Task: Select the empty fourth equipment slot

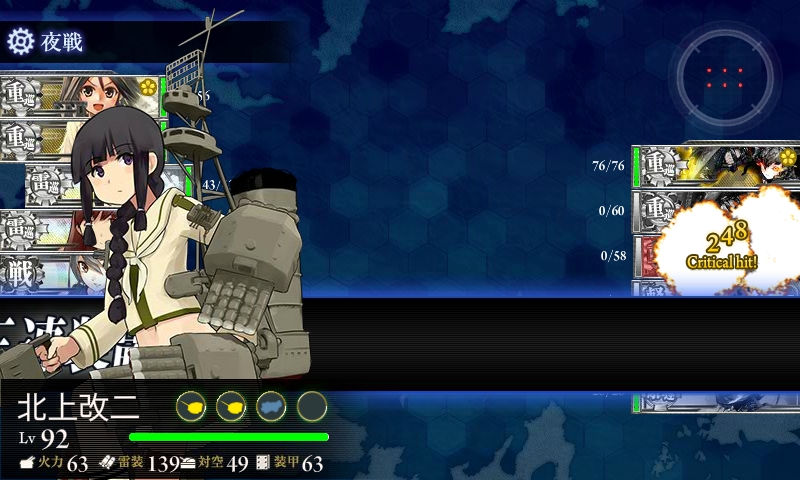Action: pos(312,406)
